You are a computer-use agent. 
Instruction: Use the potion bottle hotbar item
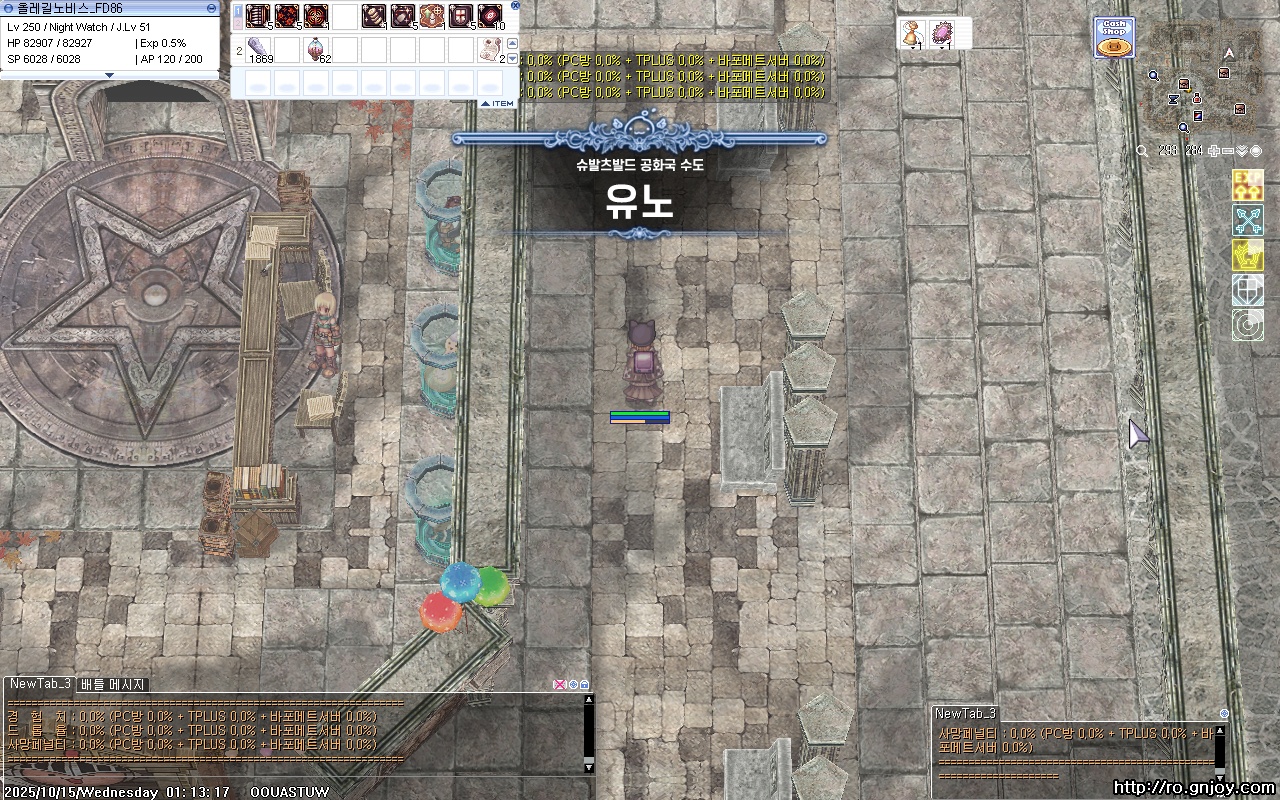click(317, 48)
